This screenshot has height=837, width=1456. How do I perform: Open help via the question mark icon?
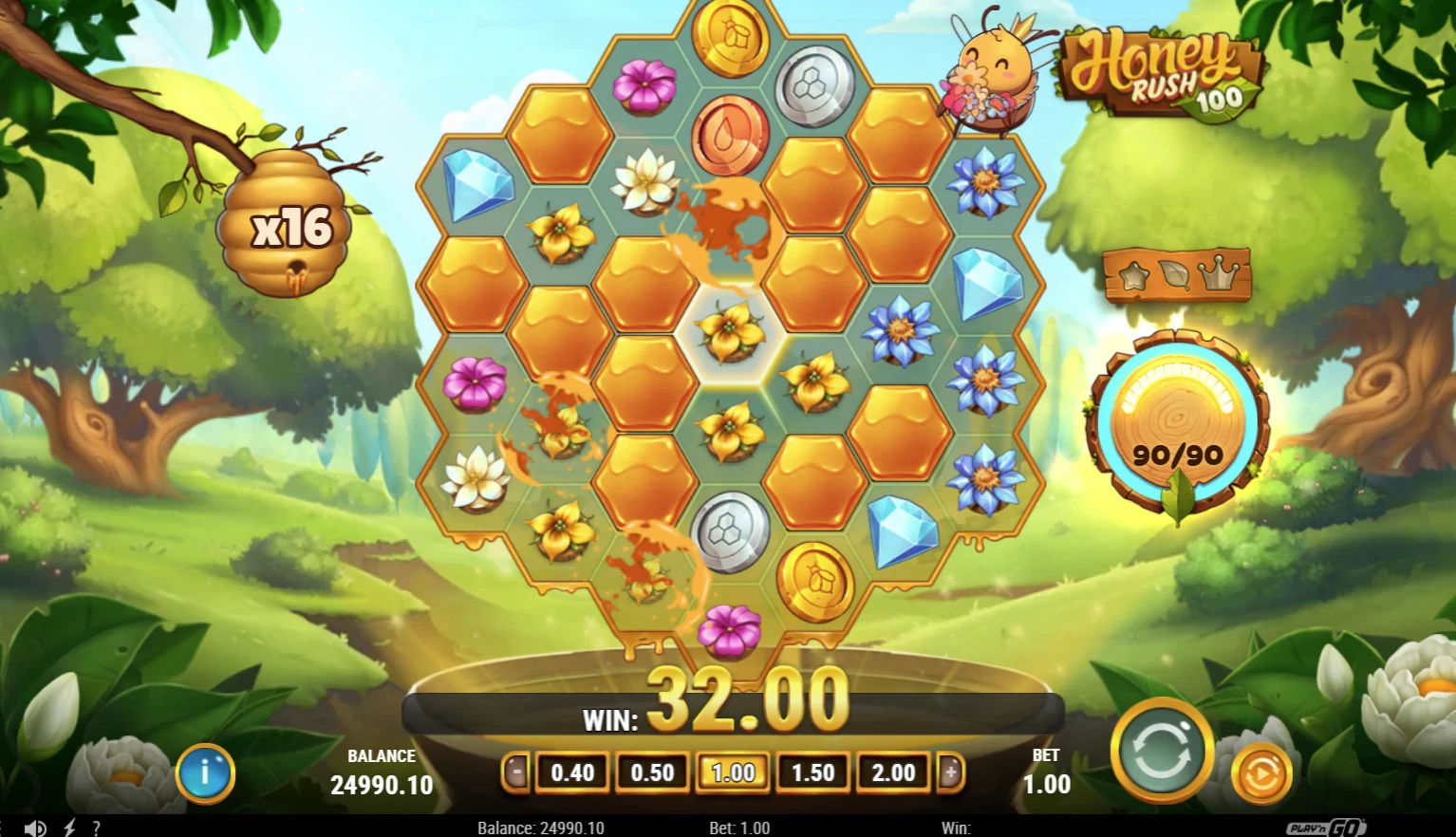98,827
